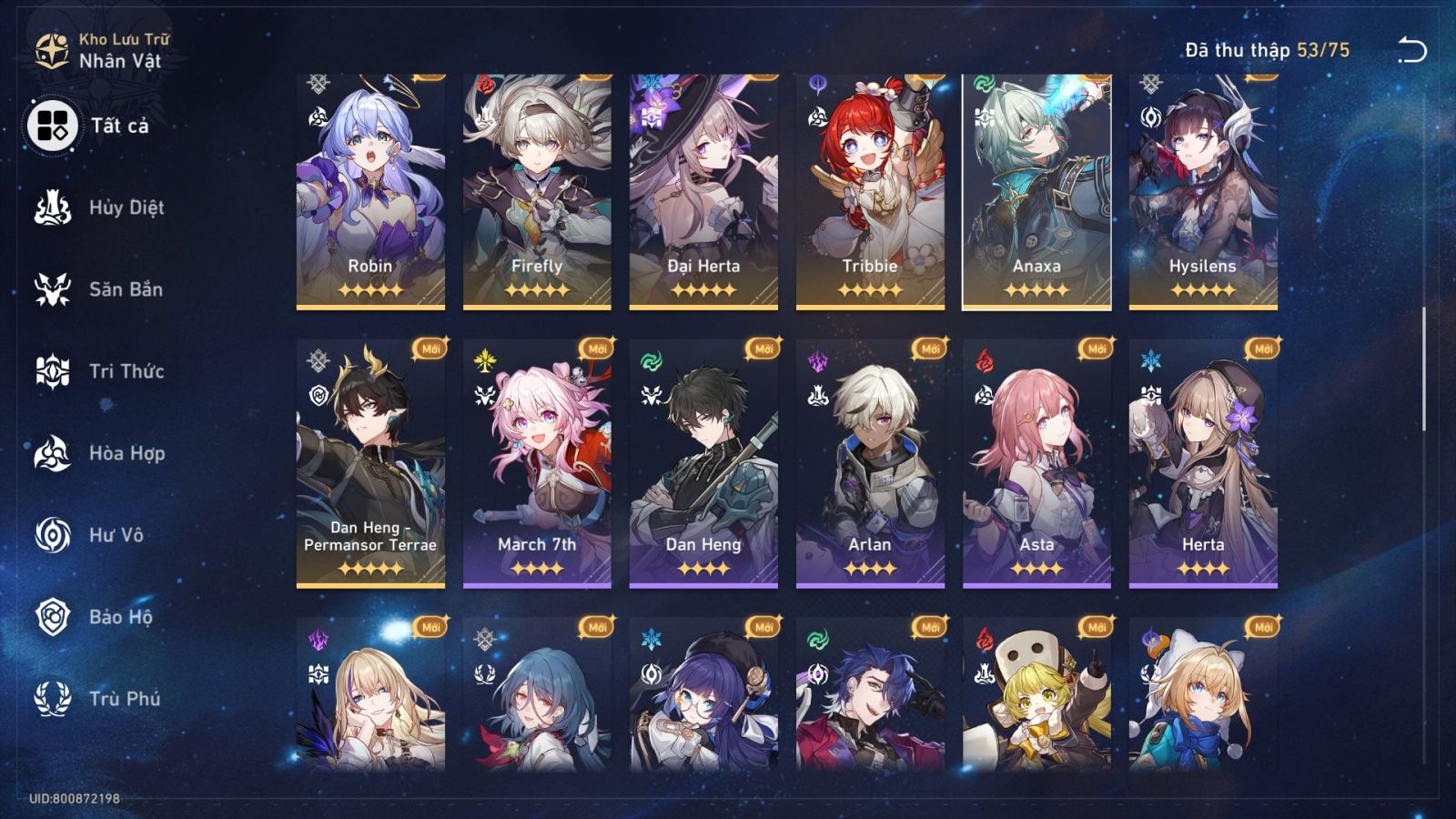View the Đại Herta character card
The height and width of the screenshot is (819, 1456).
point(703,182)
